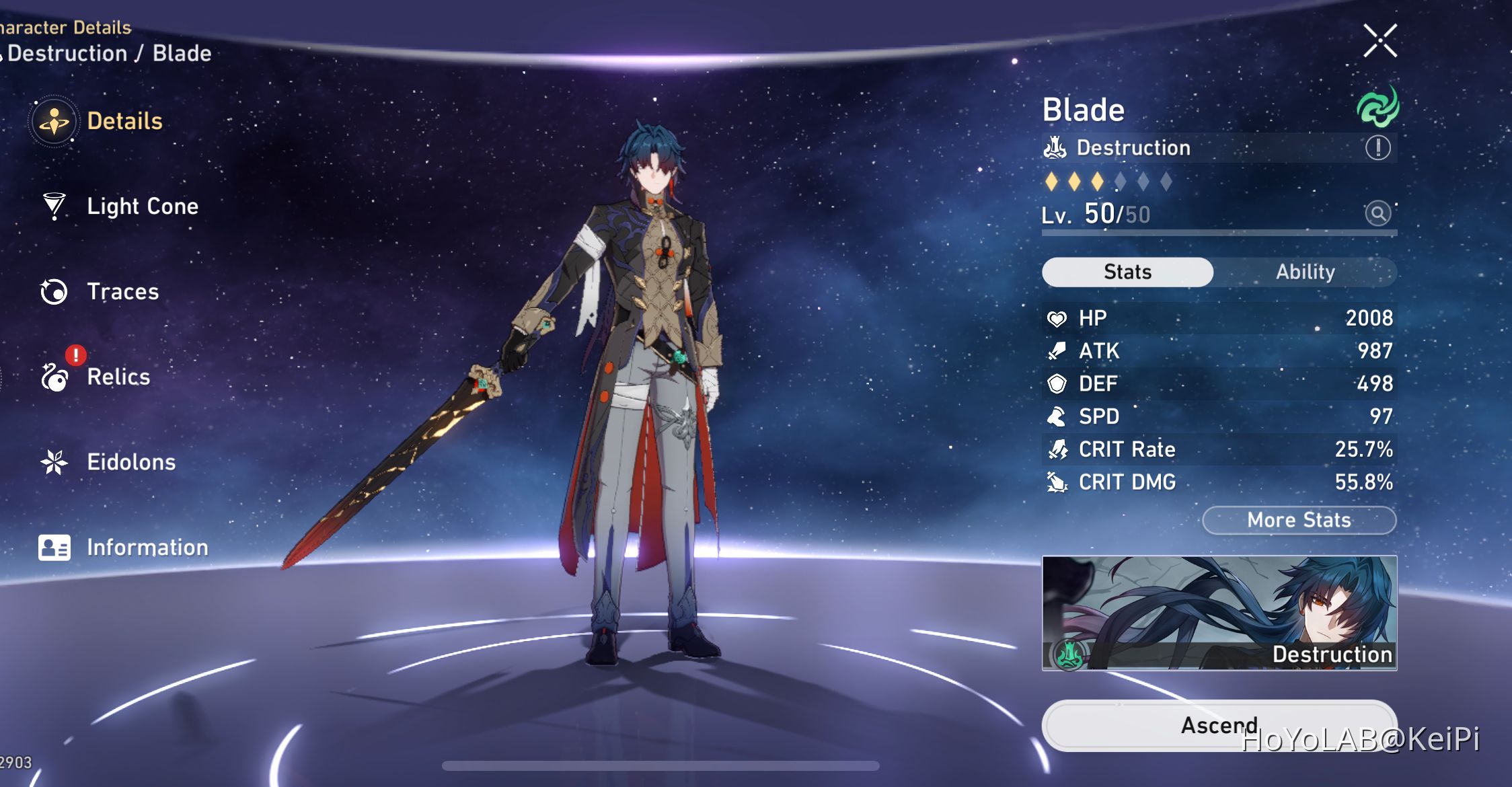
Task: Expand the SPD stat entry
Action: coord(1217,416)
